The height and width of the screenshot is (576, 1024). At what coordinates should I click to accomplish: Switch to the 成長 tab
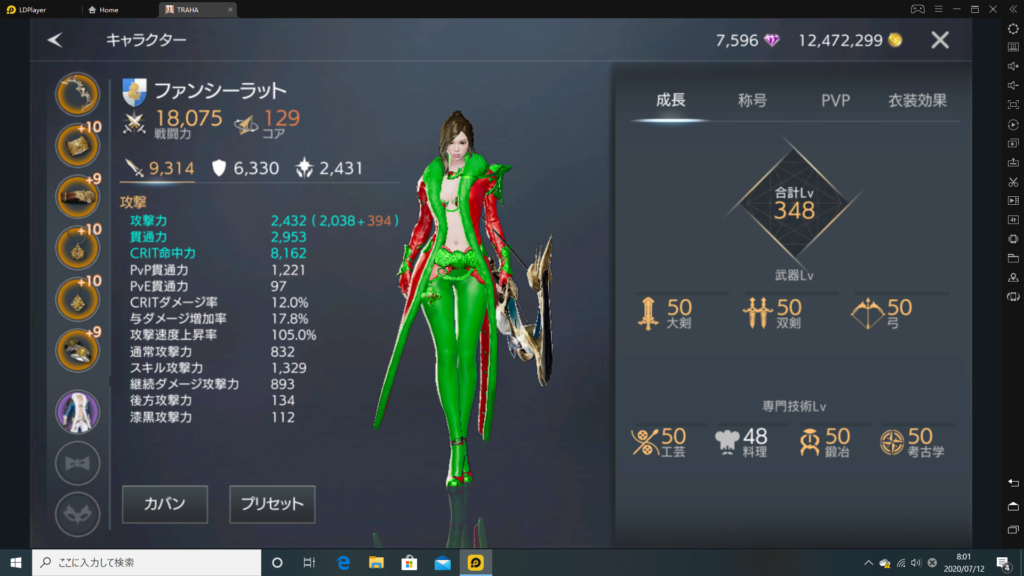(x=670, y=100)
